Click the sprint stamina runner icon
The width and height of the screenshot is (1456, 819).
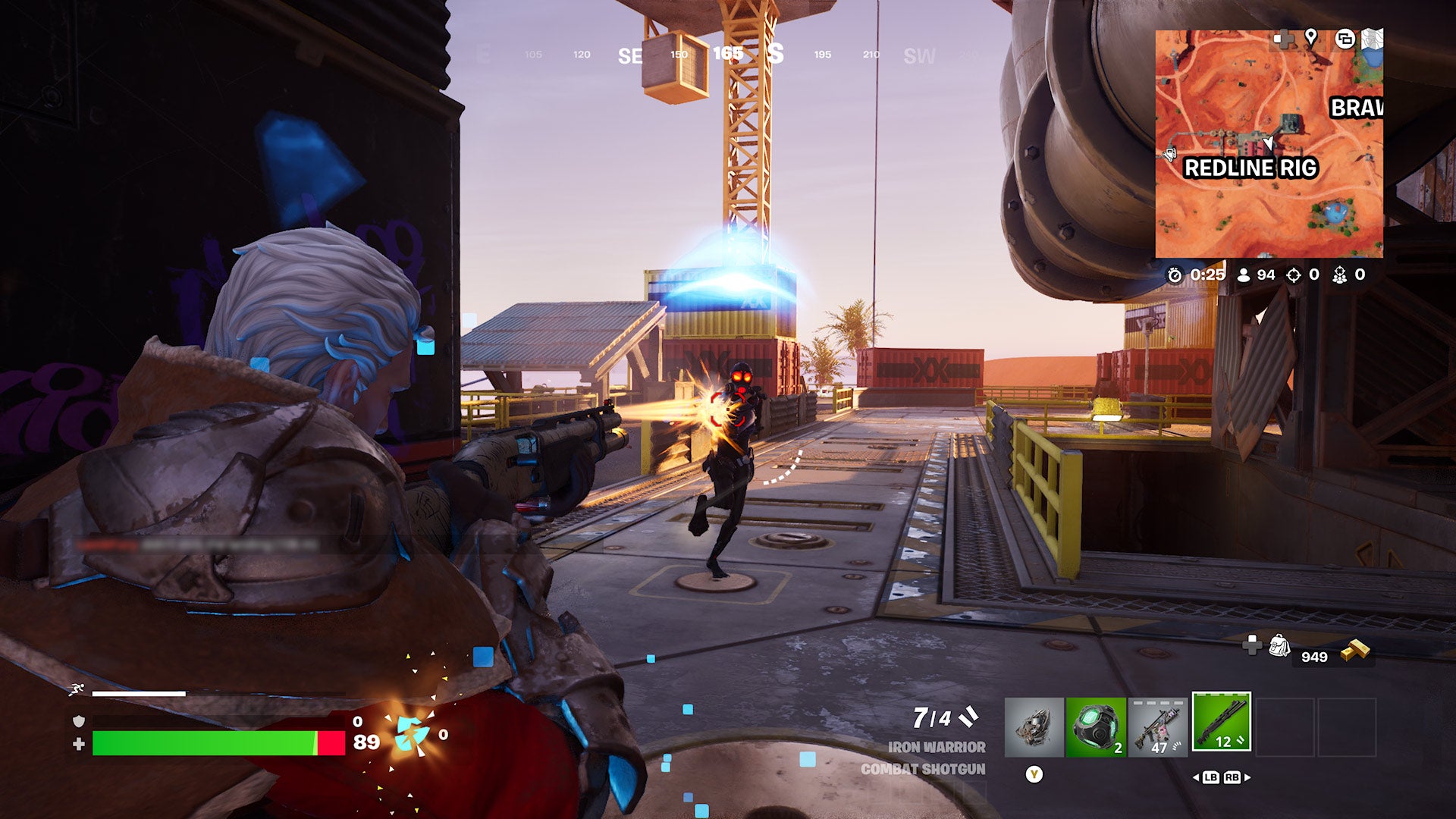click(77, 688)
